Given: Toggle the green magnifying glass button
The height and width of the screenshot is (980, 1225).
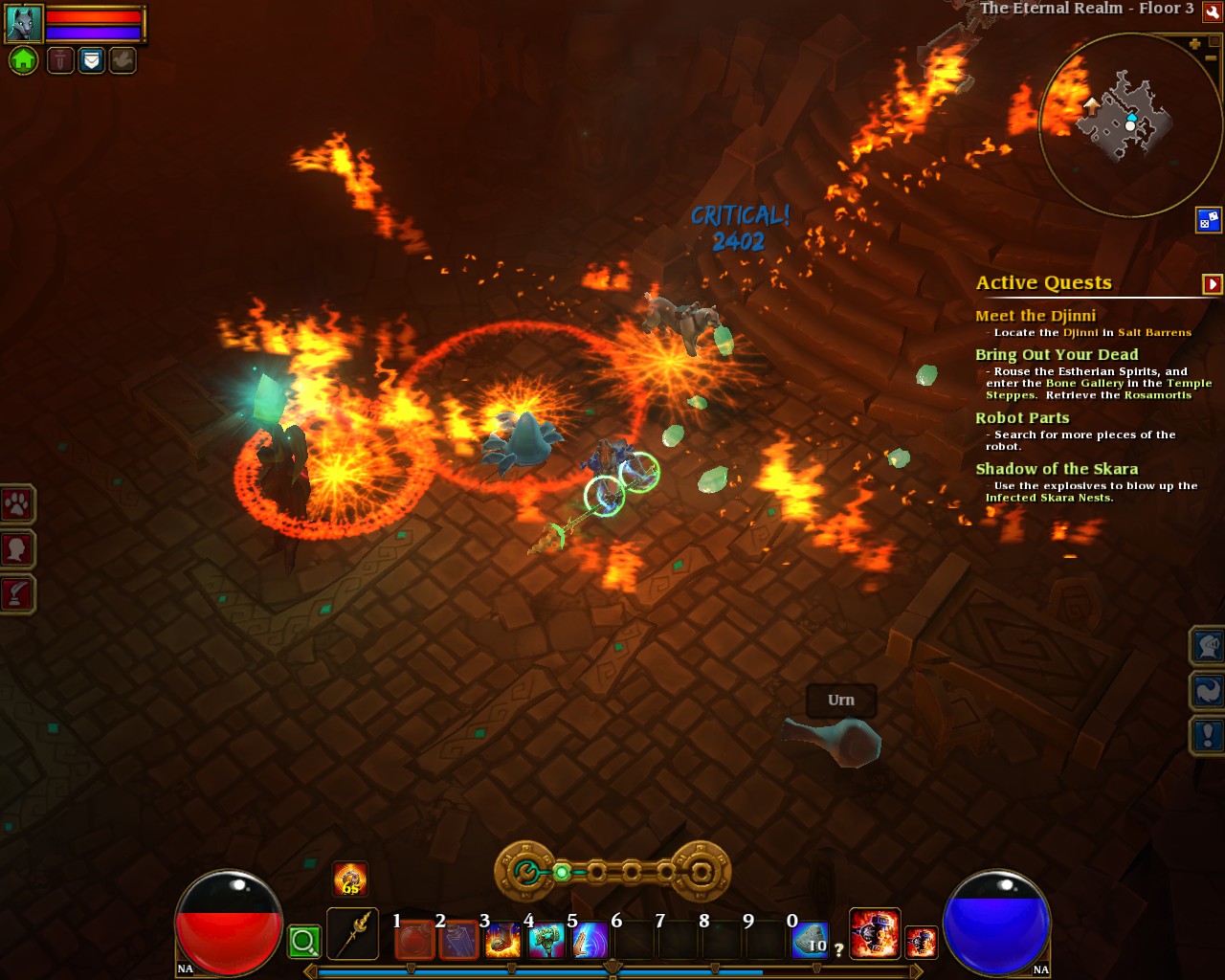Looking at the screenshot, I should pos(304,942).
